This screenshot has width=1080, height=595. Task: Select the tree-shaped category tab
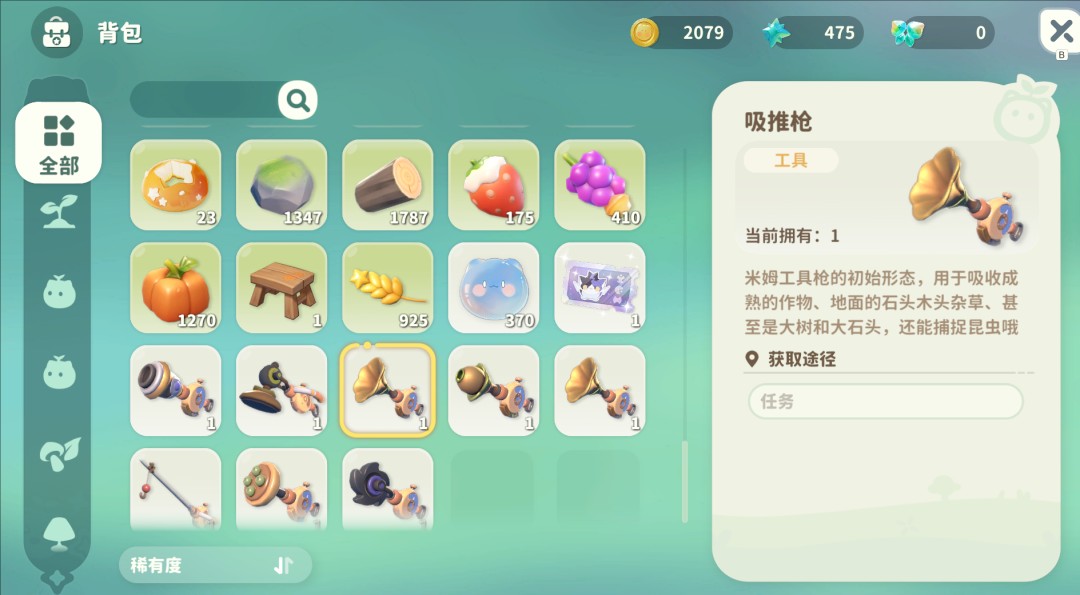[x=59, y=532]
